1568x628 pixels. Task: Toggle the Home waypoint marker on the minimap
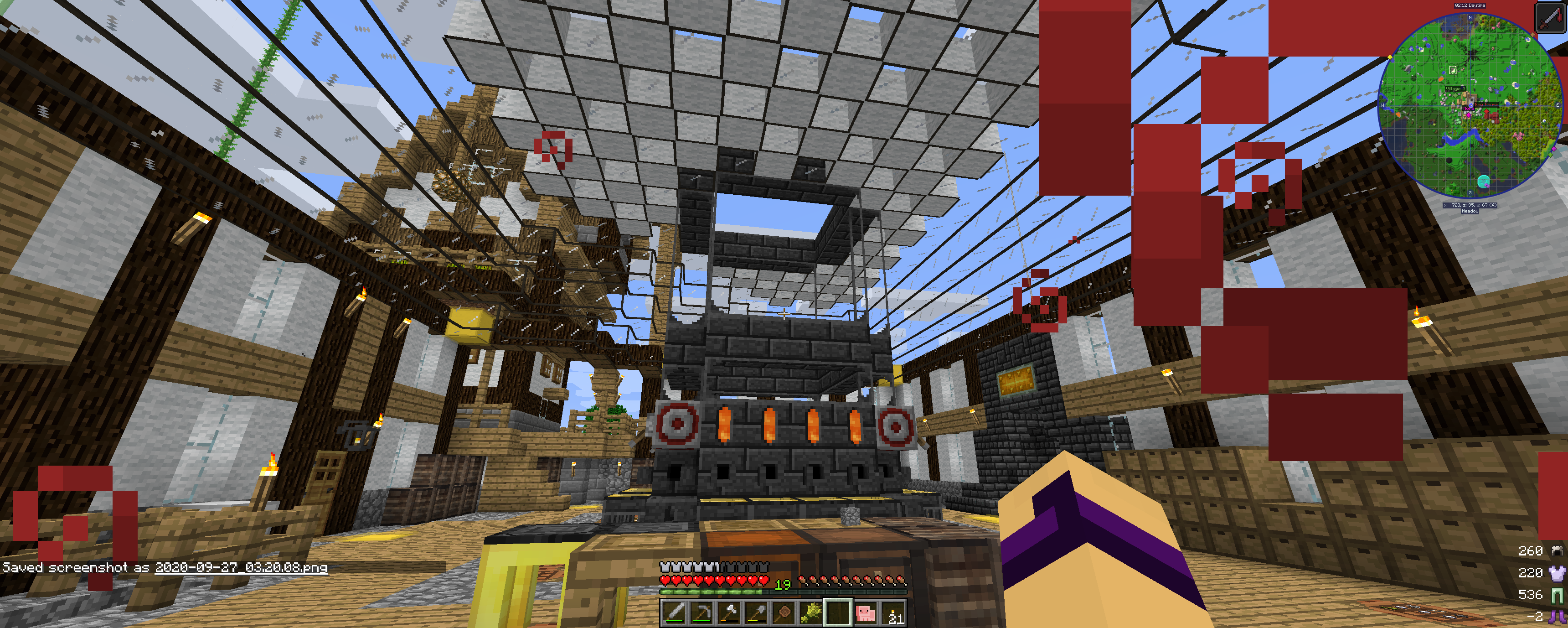click(x=1469, y=109)
